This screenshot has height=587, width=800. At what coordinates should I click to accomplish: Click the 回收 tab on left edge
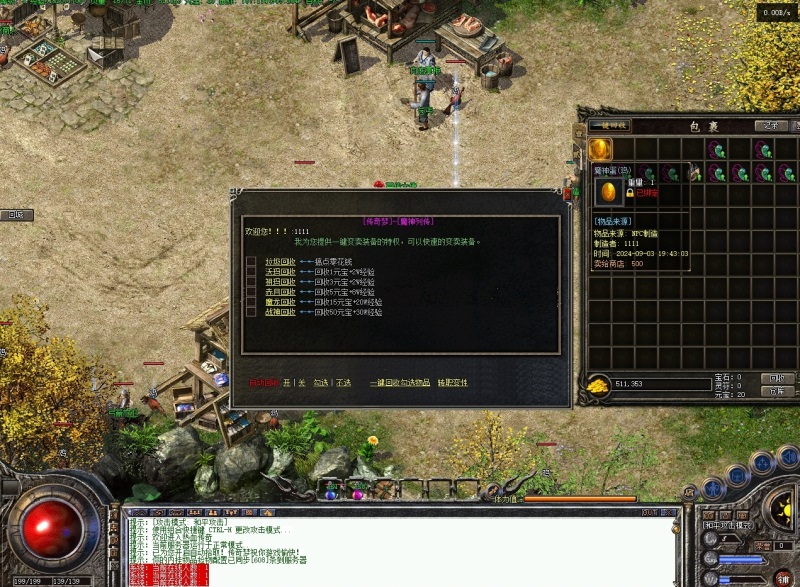pos(16,215)
